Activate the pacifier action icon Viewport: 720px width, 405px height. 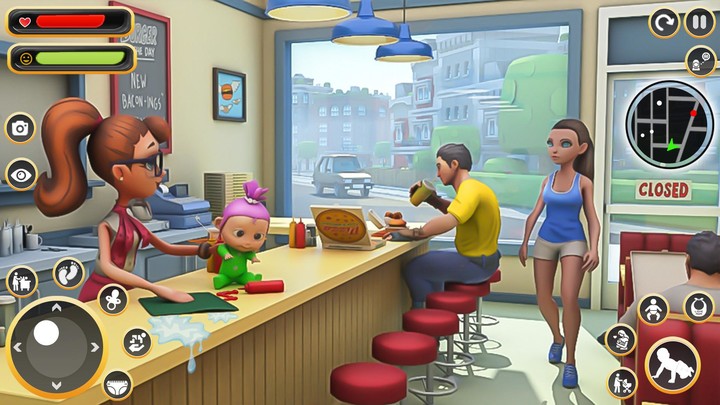coord(112,298)
